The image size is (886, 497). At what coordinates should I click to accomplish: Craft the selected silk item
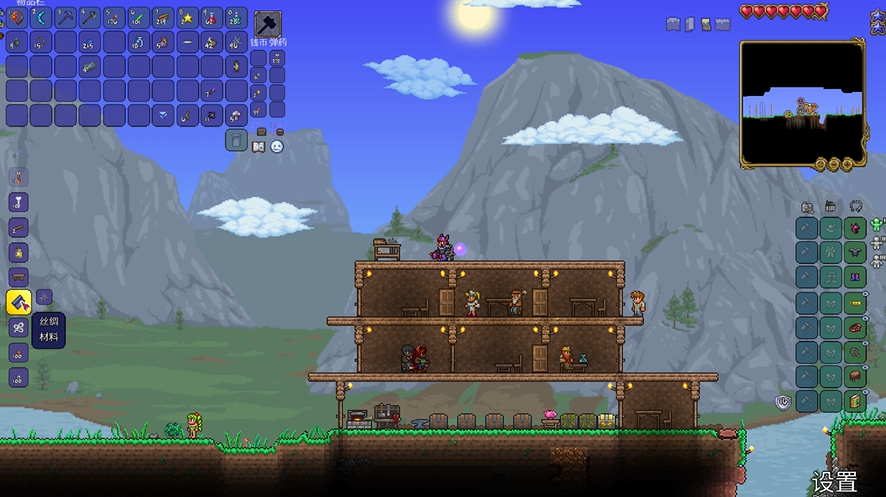pos(19,302)
